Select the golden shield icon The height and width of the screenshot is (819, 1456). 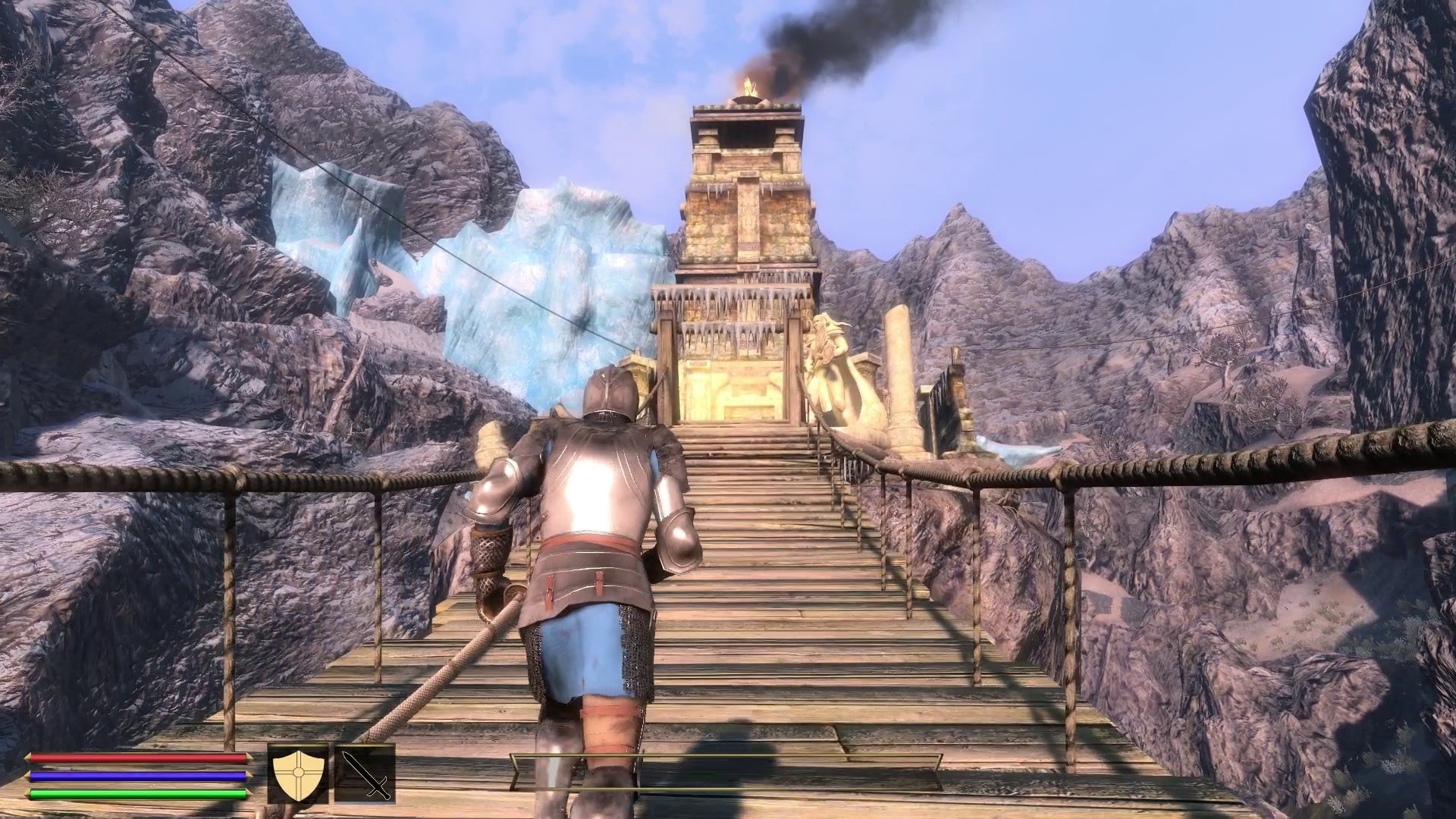point(298,773)
